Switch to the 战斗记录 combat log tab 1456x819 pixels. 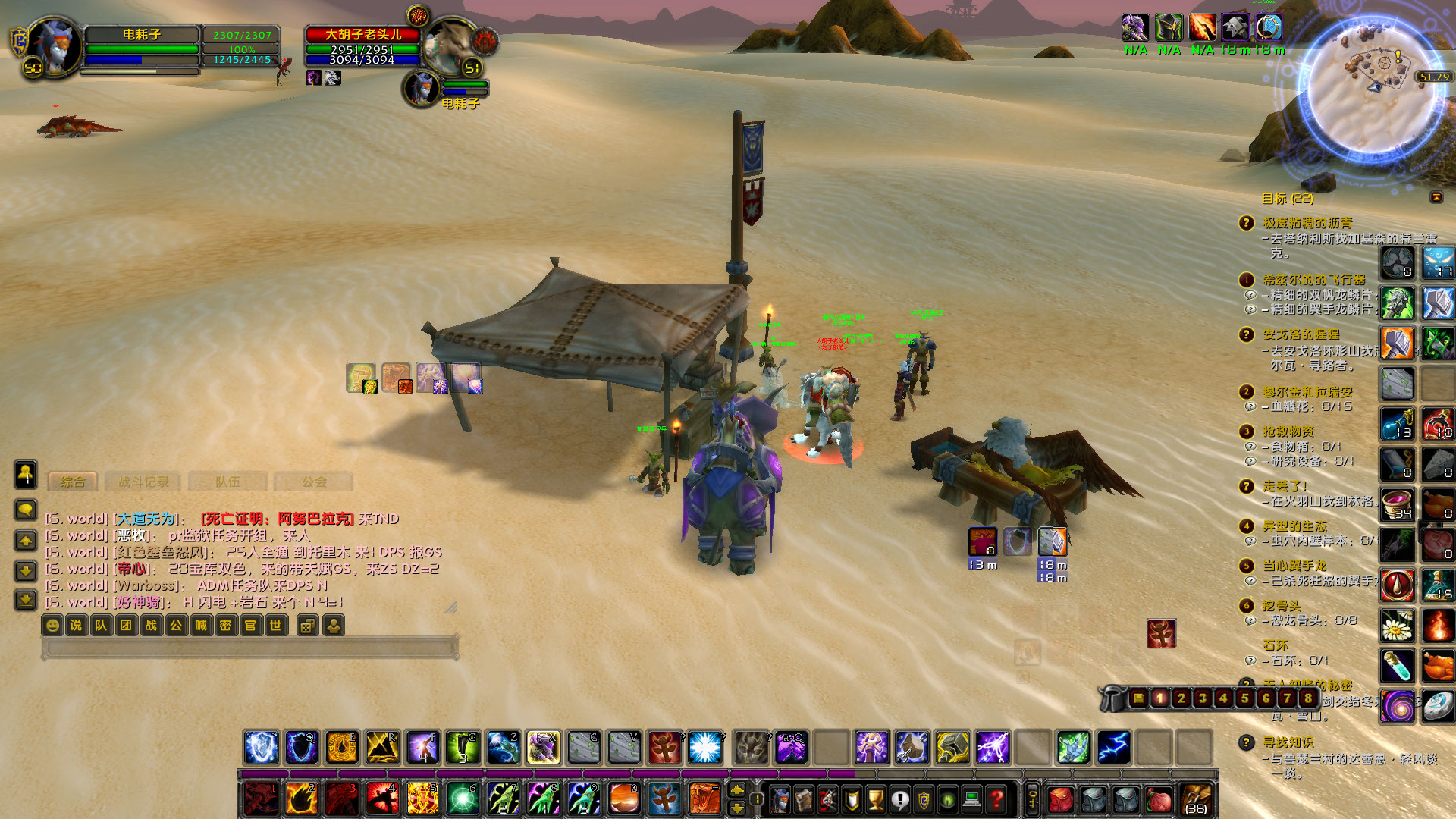[144, 482]
